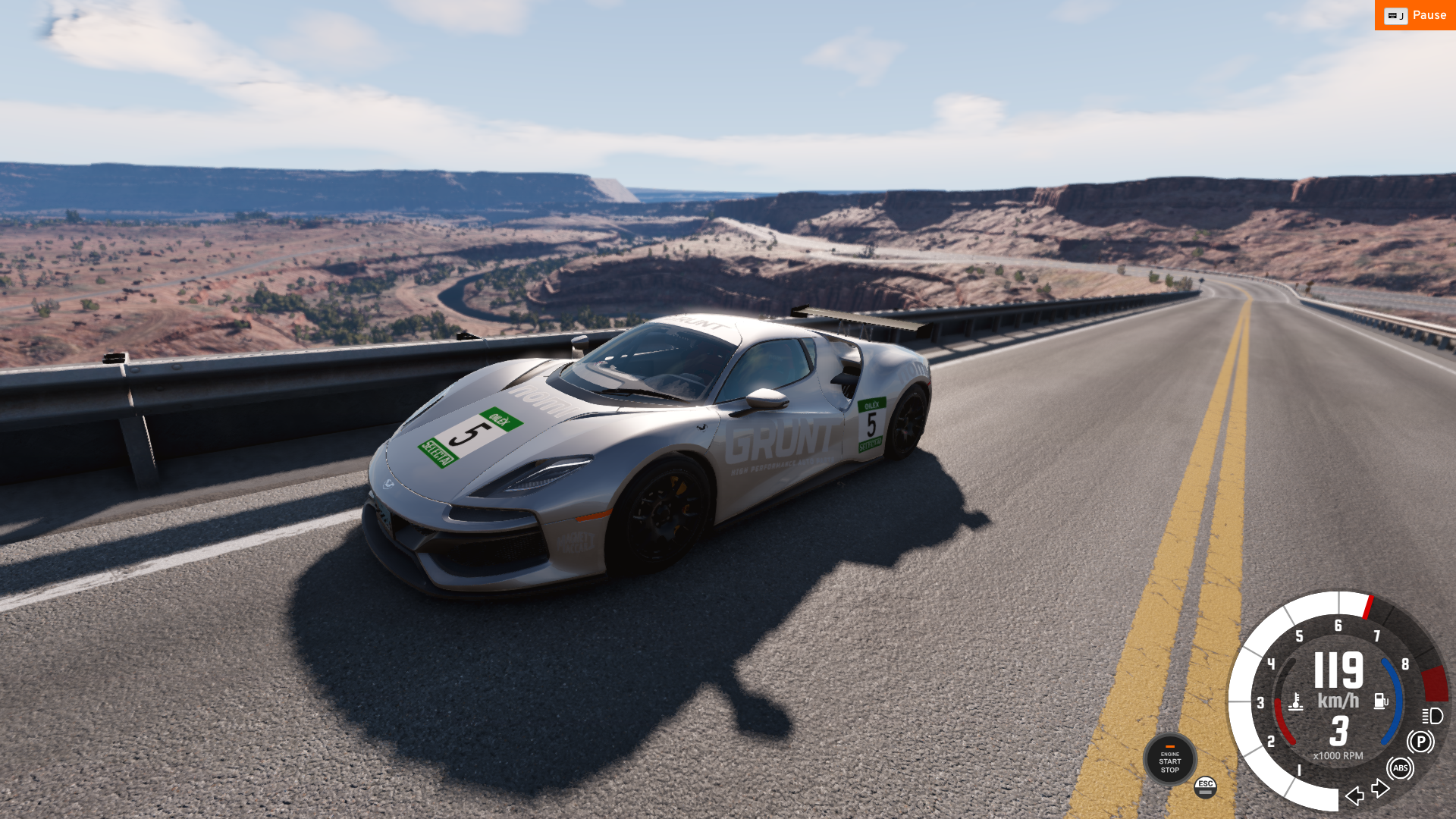This screenshot has width=1456, height=819.
Task: Toggle the headlights indicator icon
Action: pos(1432,716)
